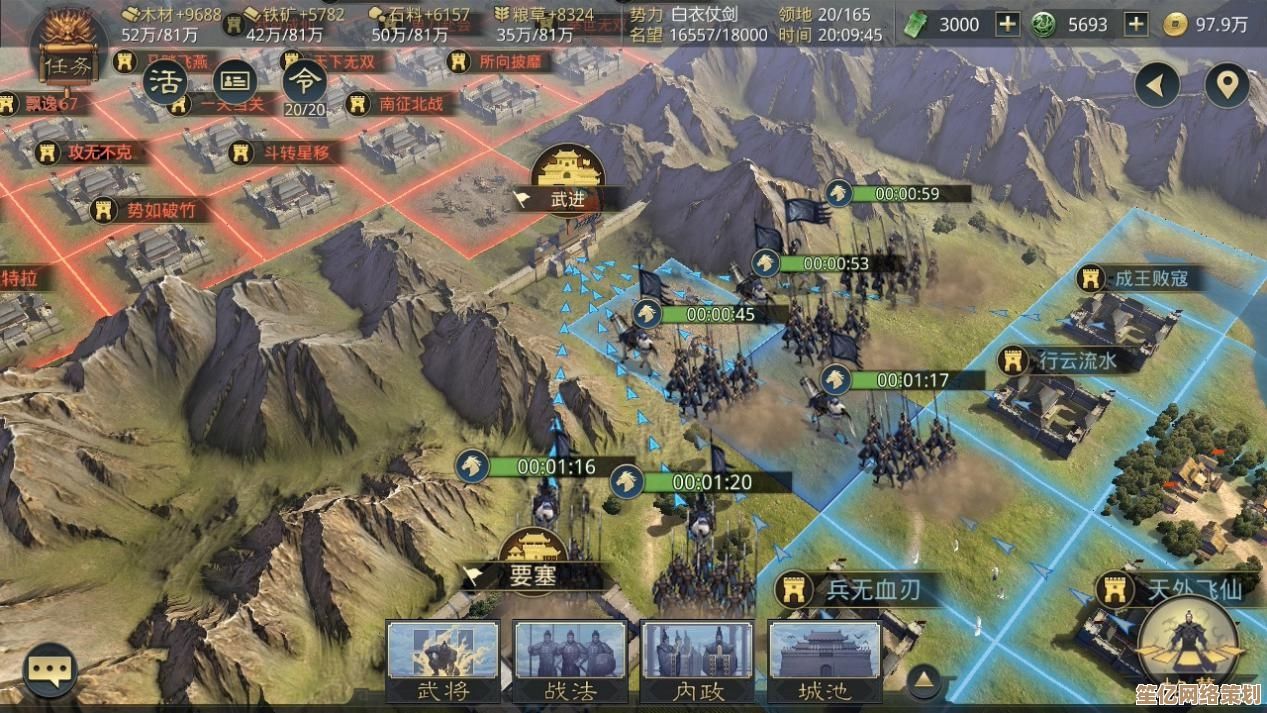Open the 武将 generals menu

click(x=443, y=661)
